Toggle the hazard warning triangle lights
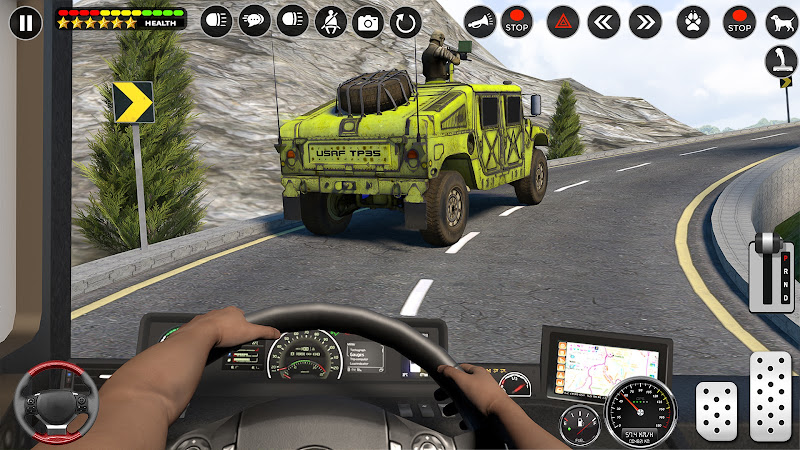 (563, 21)
